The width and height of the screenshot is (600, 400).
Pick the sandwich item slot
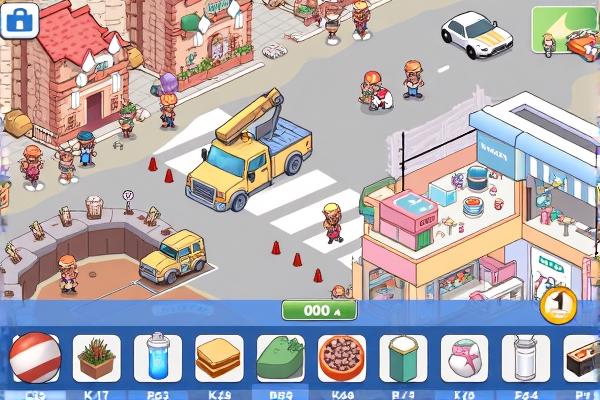(x=220, y=357)
